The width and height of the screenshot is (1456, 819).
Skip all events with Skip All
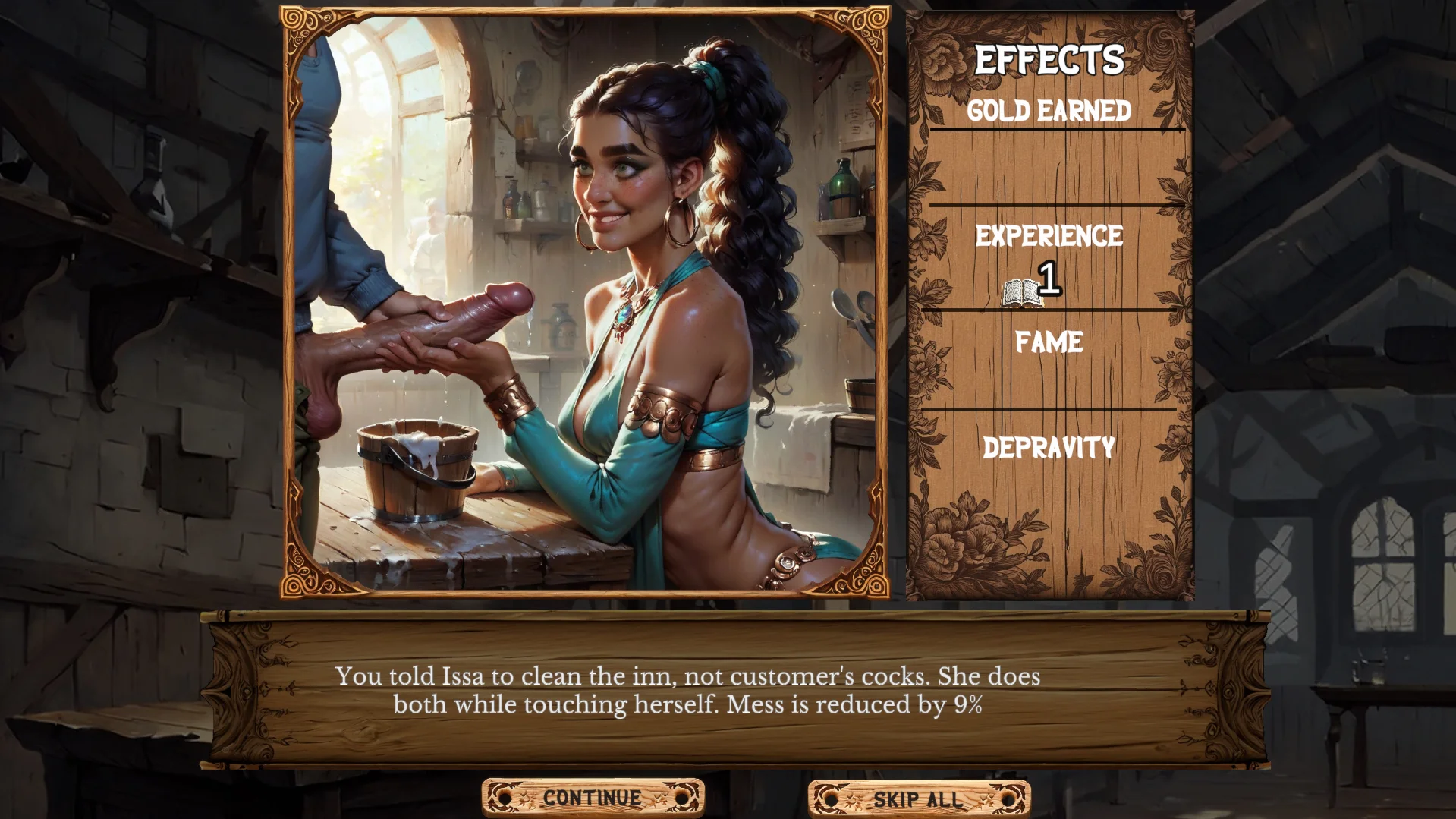pos(918,799)
